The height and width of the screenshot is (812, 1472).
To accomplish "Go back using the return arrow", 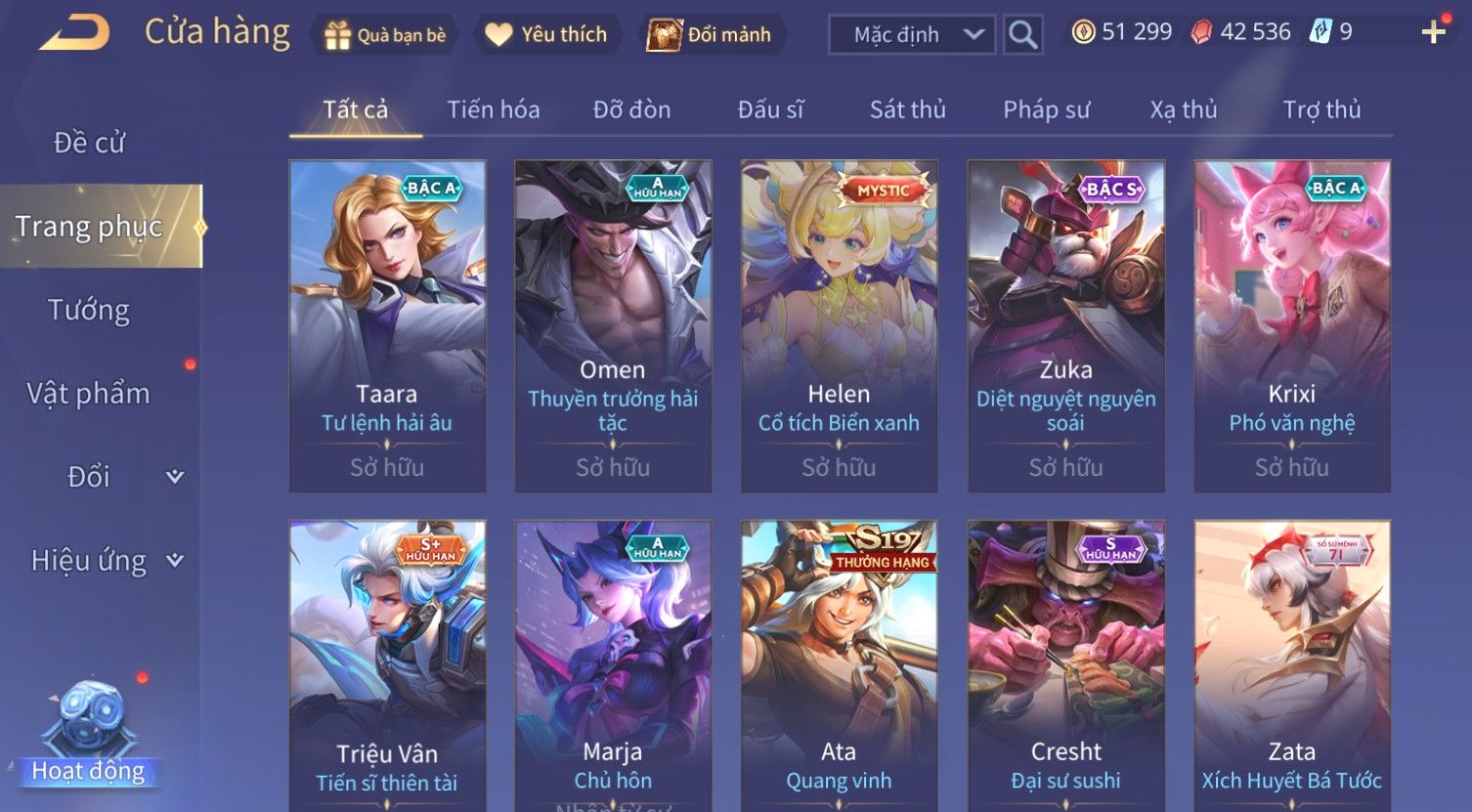I will [74, 33].
